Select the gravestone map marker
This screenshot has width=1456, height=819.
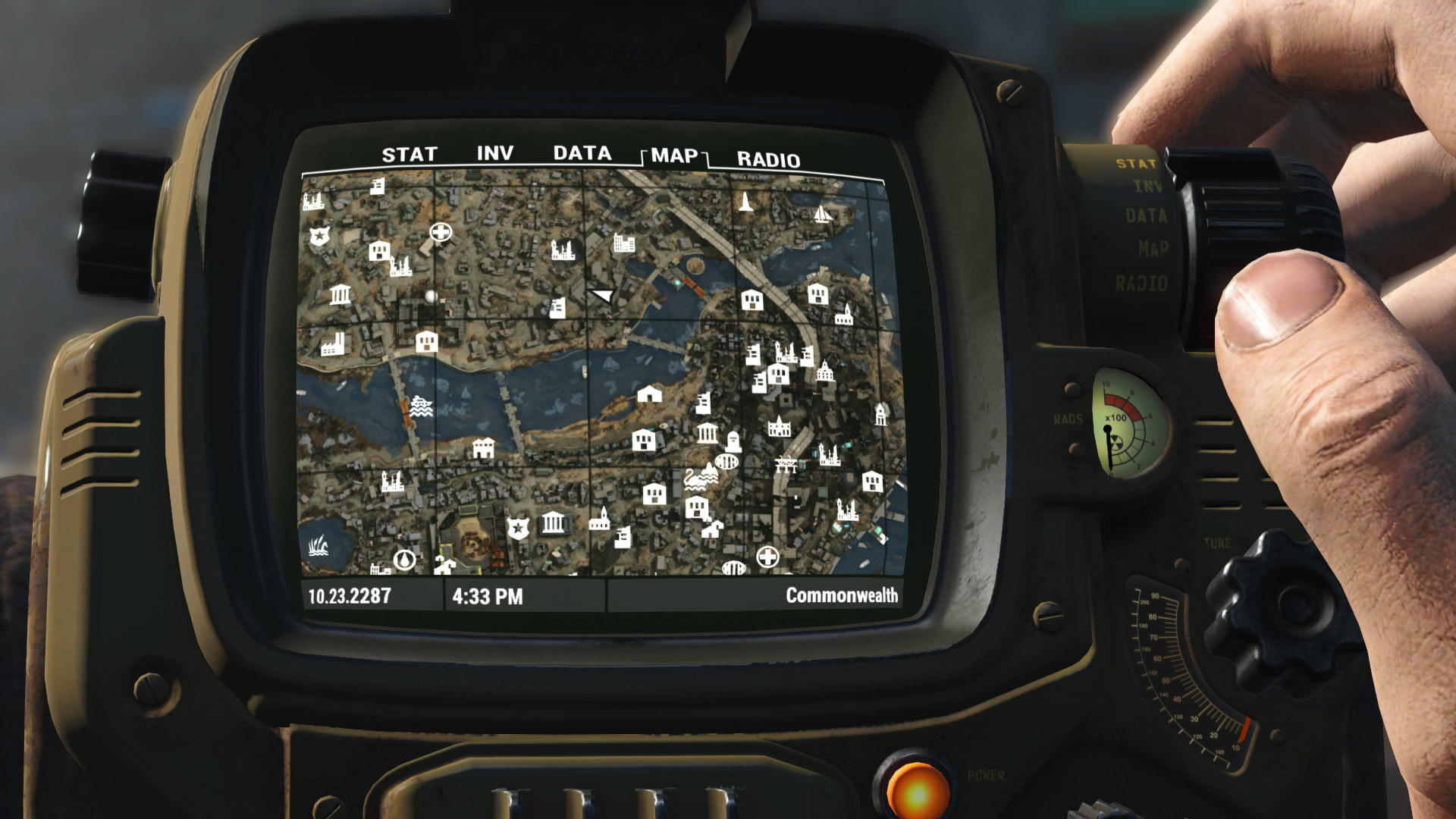(733, 441)
